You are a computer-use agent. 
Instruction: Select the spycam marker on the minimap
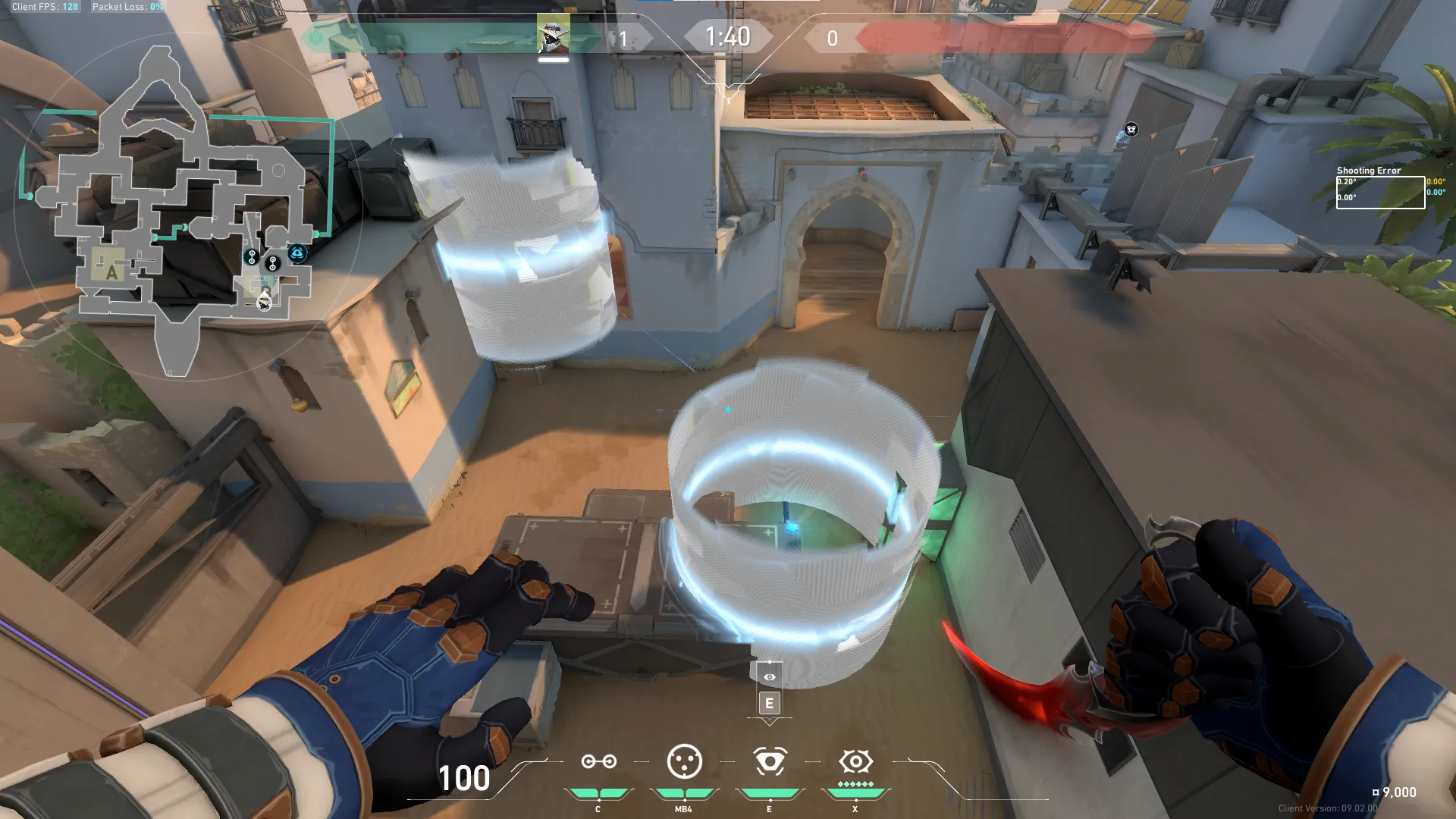[297, 253]
